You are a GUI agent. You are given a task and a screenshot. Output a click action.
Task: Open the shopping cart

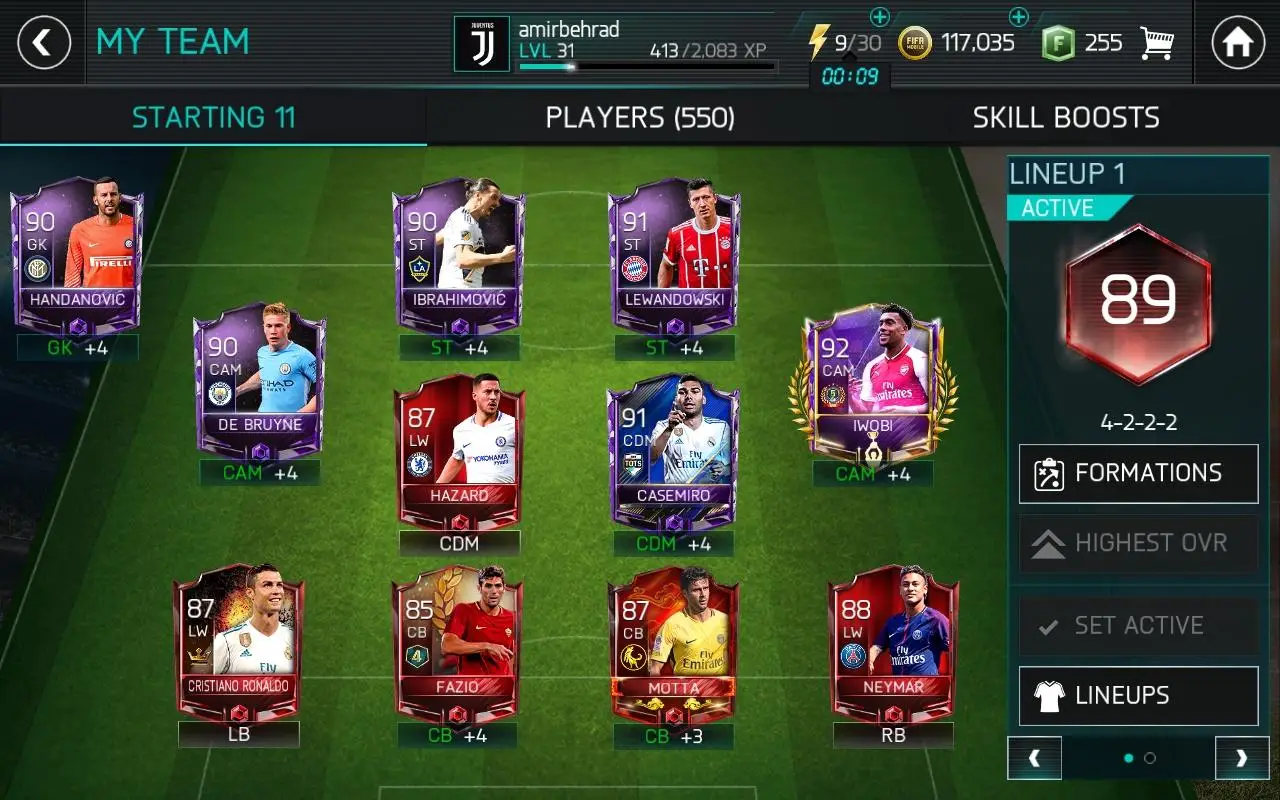[x=1157, y=41]
